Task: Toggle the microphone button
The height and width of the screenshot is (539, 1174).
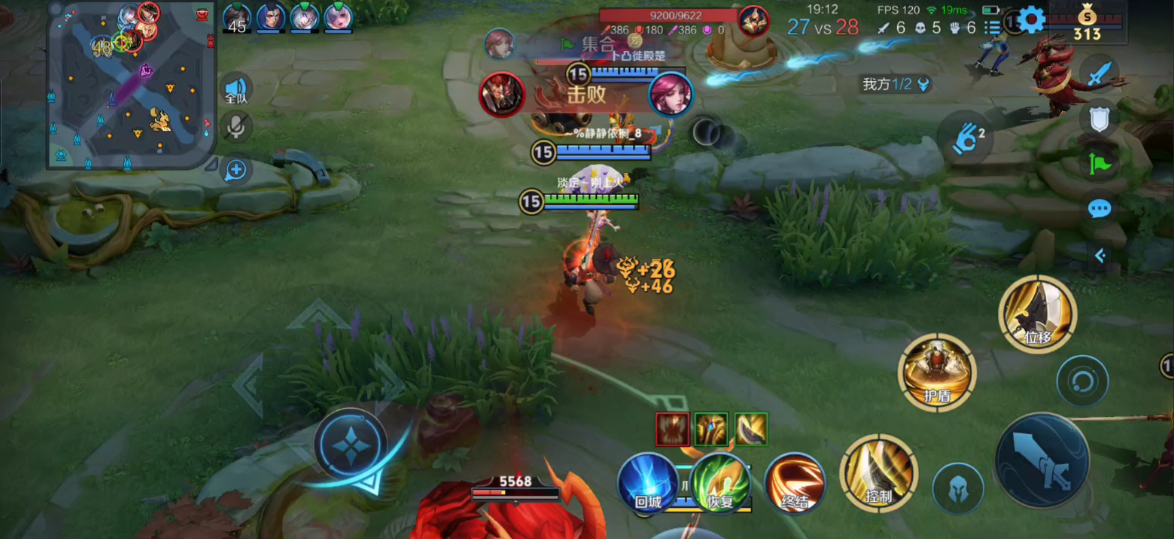Action: point(236,127)
